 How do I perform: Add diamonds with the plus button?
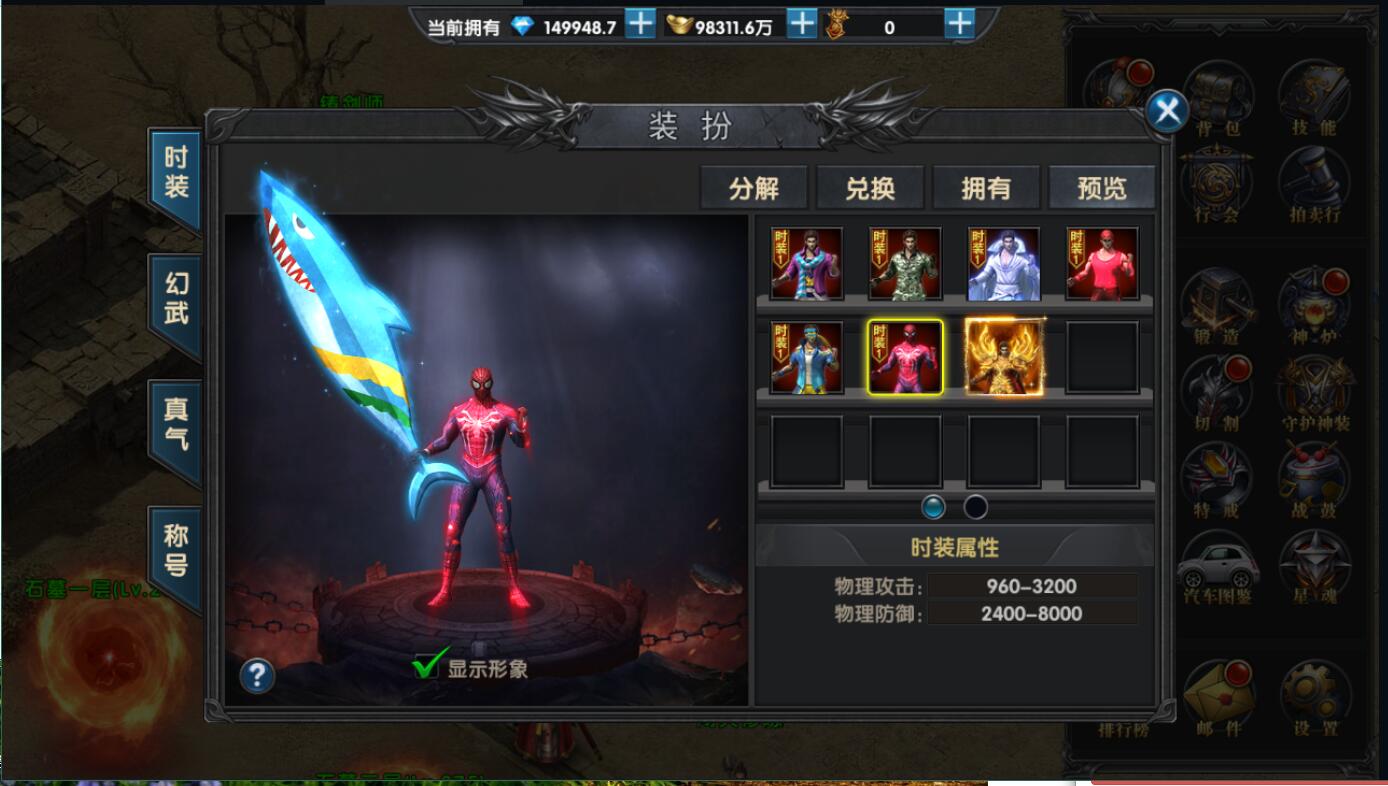pyautogui.click(x=640, y=24)
